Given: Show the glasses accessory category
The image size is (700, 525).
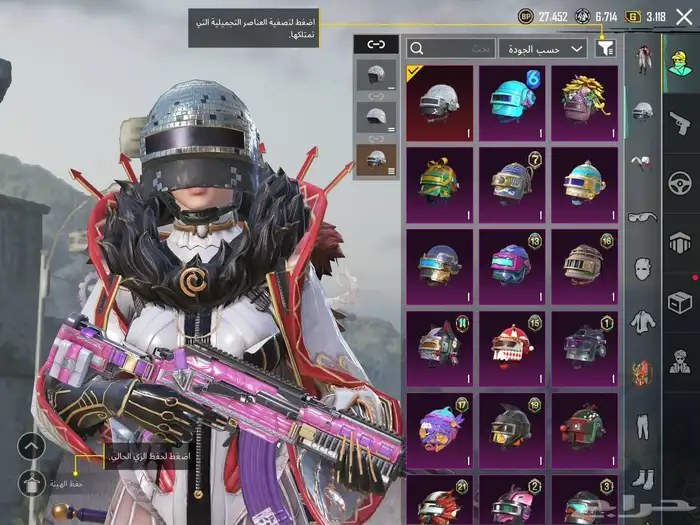Looking at the screenshot, I should (x=642, y=216).
